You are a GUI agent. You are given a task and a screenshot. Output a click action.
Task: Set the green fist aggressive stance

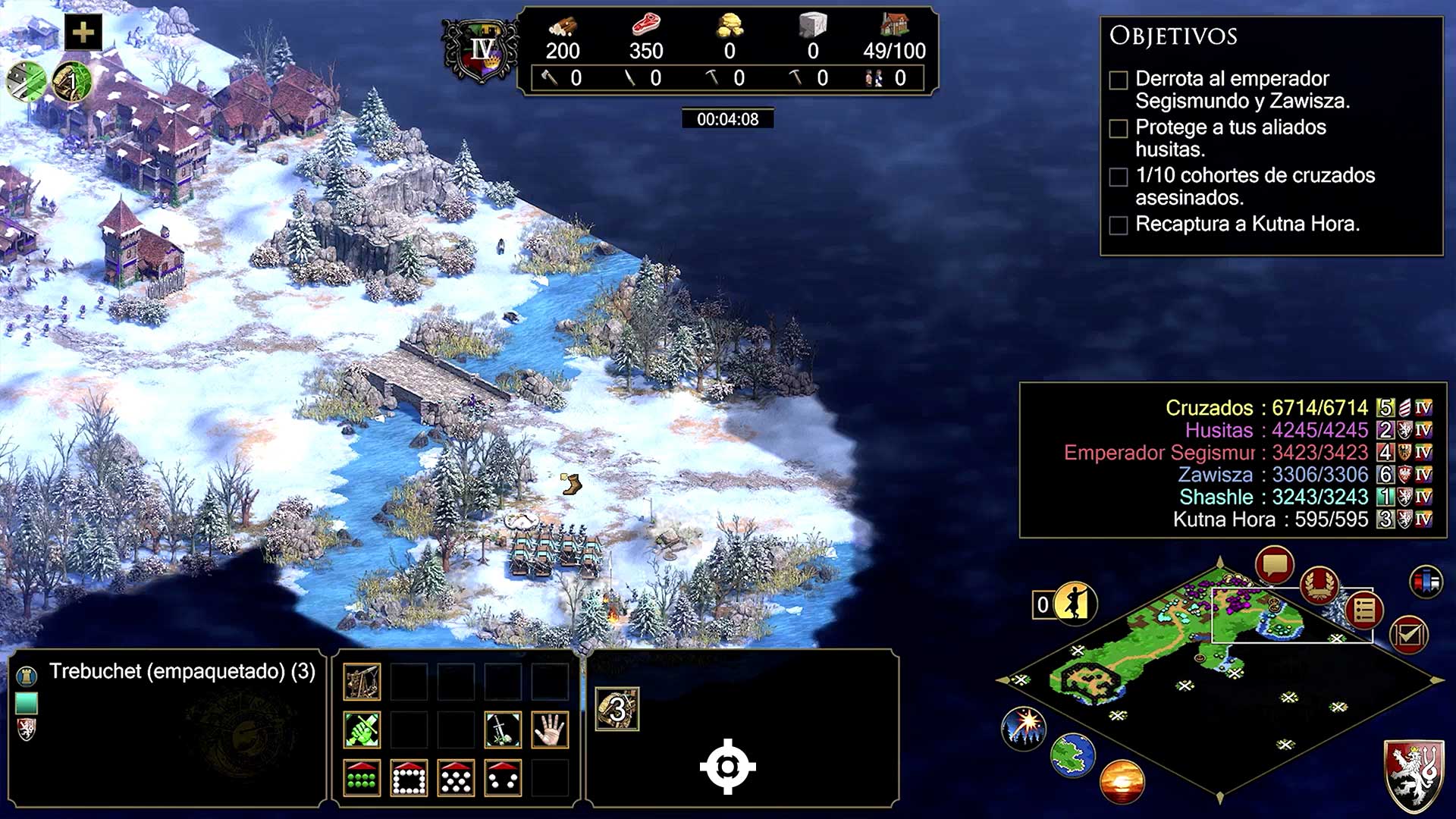pyautogui.click(x=362, y=730)
